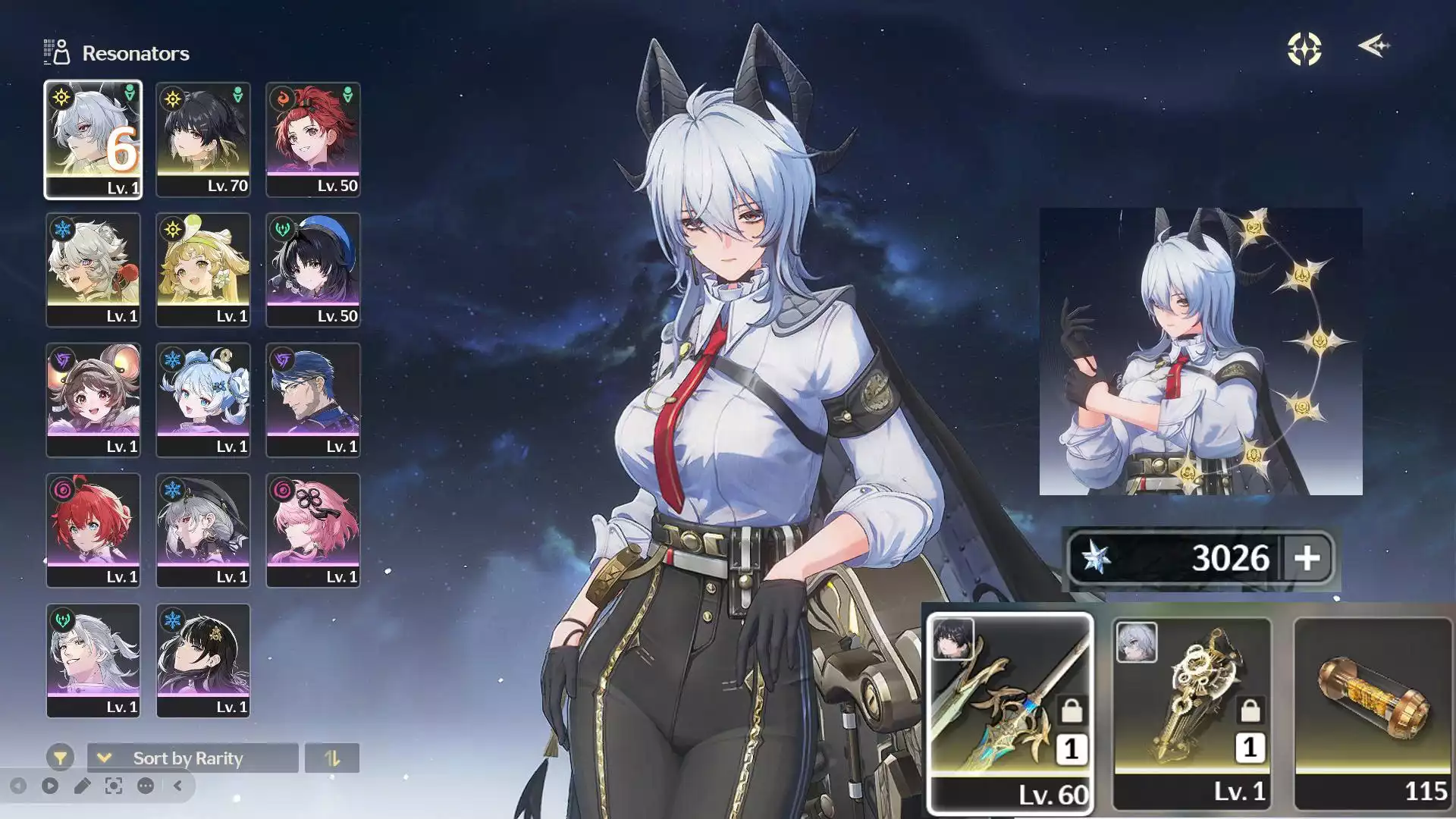Open the edit pencil icon
The width and height of the screenshot is (1456, 819).
(81, 786)
